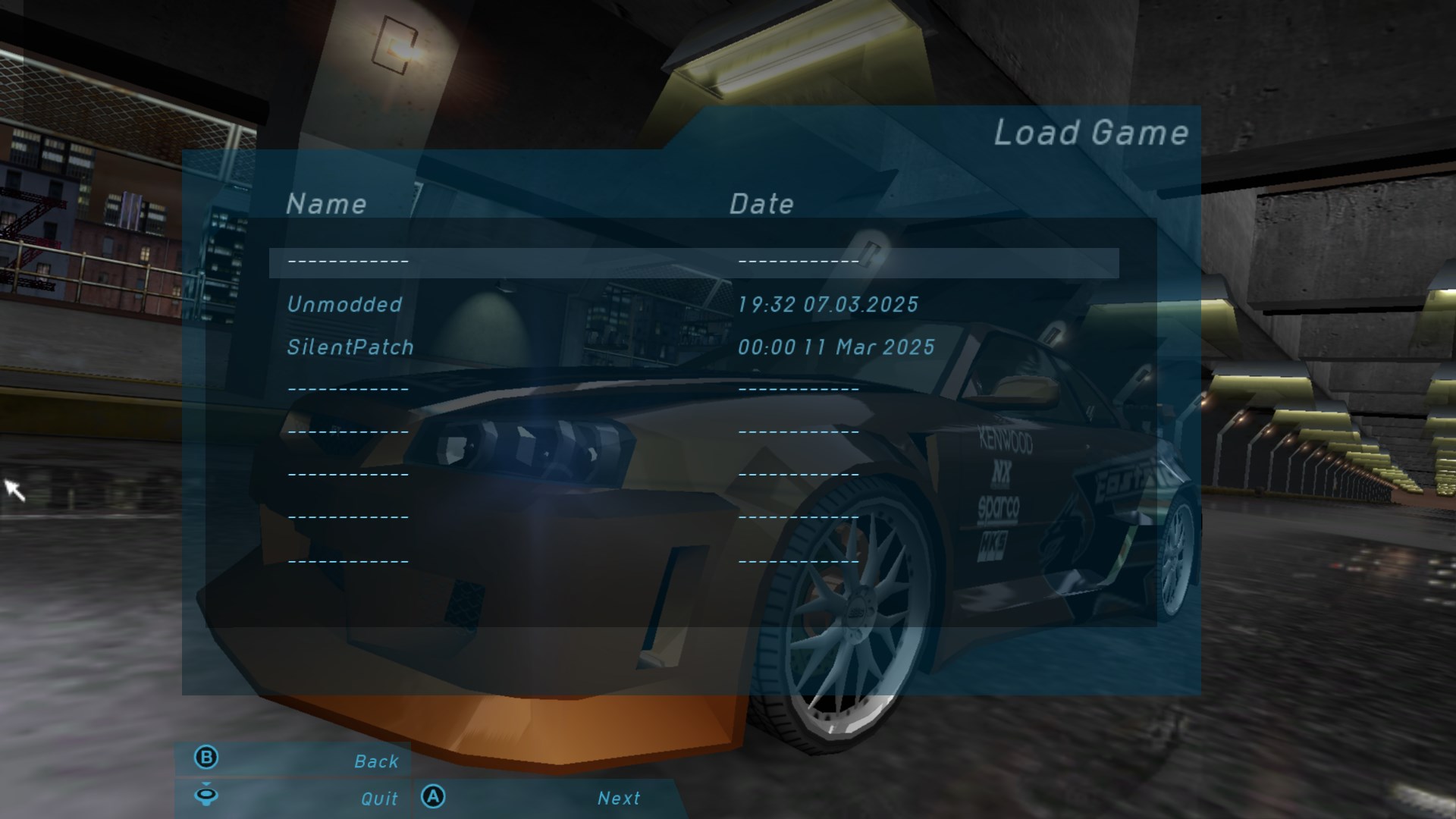
Task: Proceed with the Next button
Action: click(618, 798)
